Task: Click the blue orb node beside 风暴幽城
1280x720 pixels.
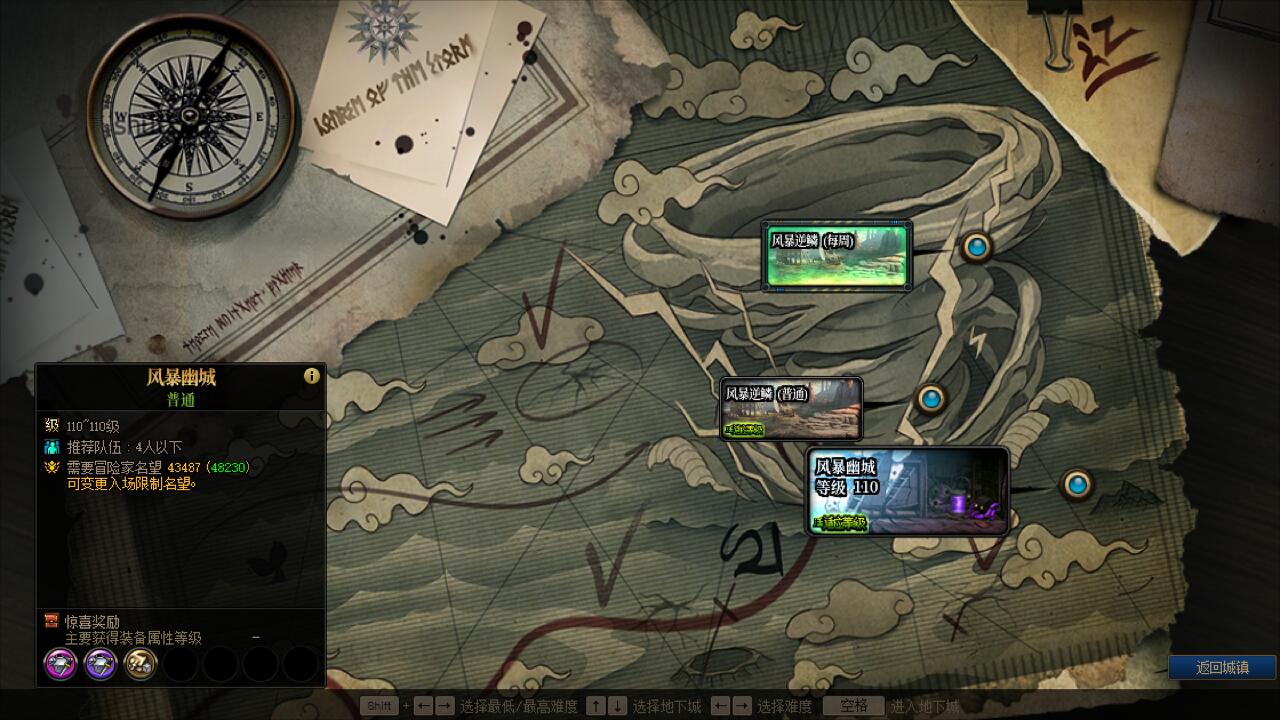Action: pos(1077,485)
